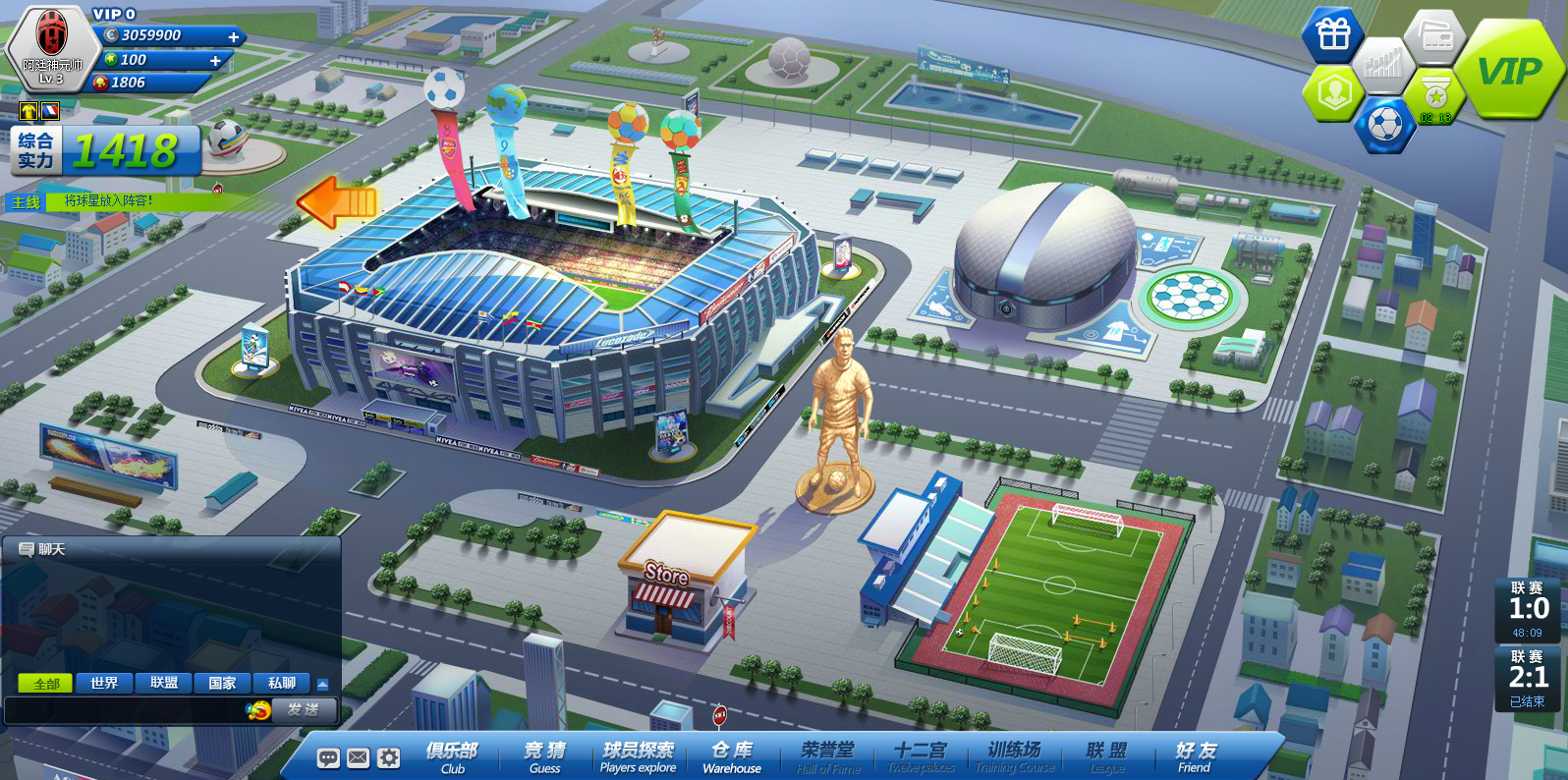Viewport: 1568px width, 780px height.
Task: Add green star currency with the plus button
Action: coord(215,60)
